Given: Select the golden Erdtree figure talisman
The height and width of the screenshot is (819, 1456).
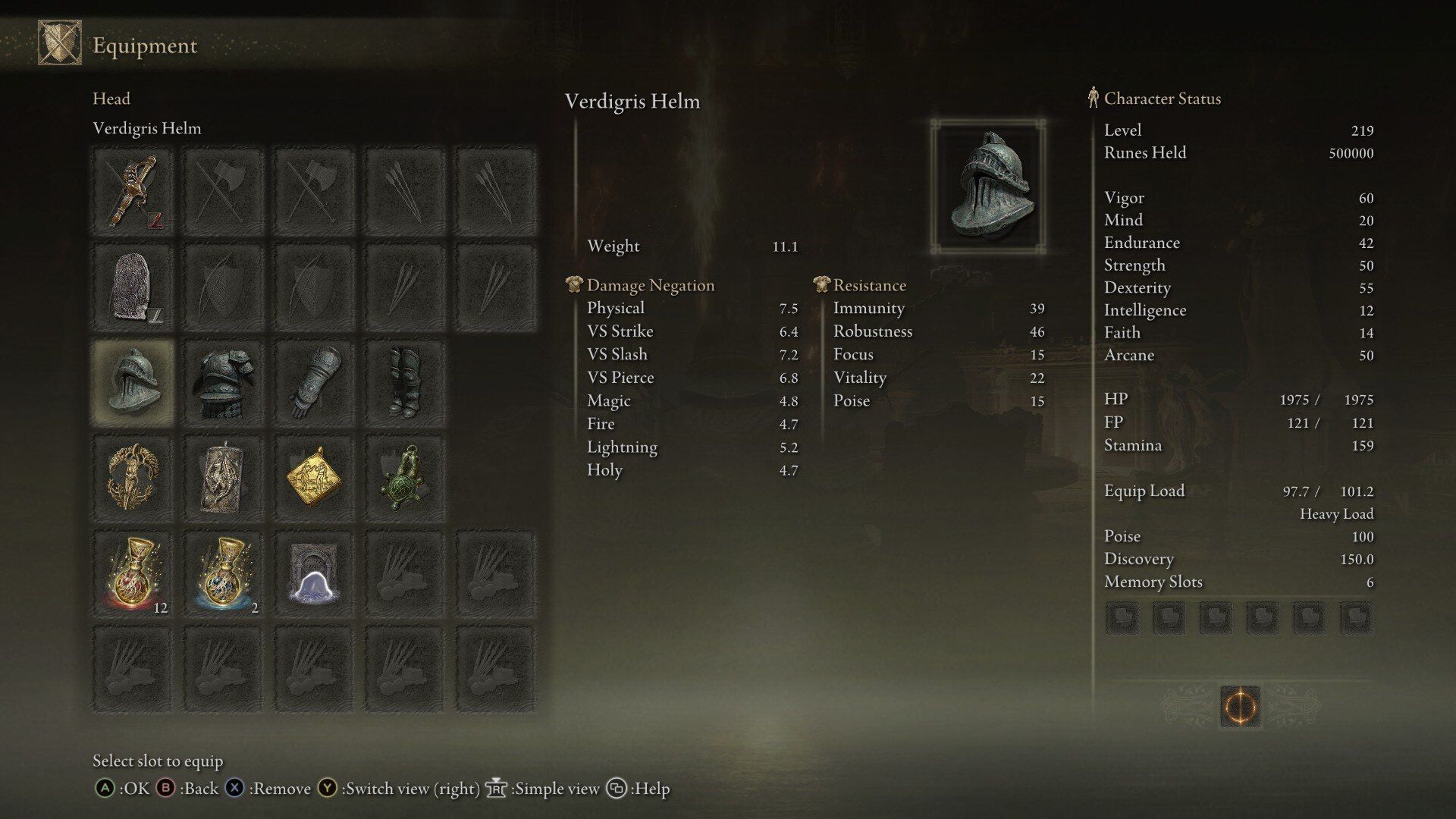Looking at the screenshot, I should click(133, 477).
